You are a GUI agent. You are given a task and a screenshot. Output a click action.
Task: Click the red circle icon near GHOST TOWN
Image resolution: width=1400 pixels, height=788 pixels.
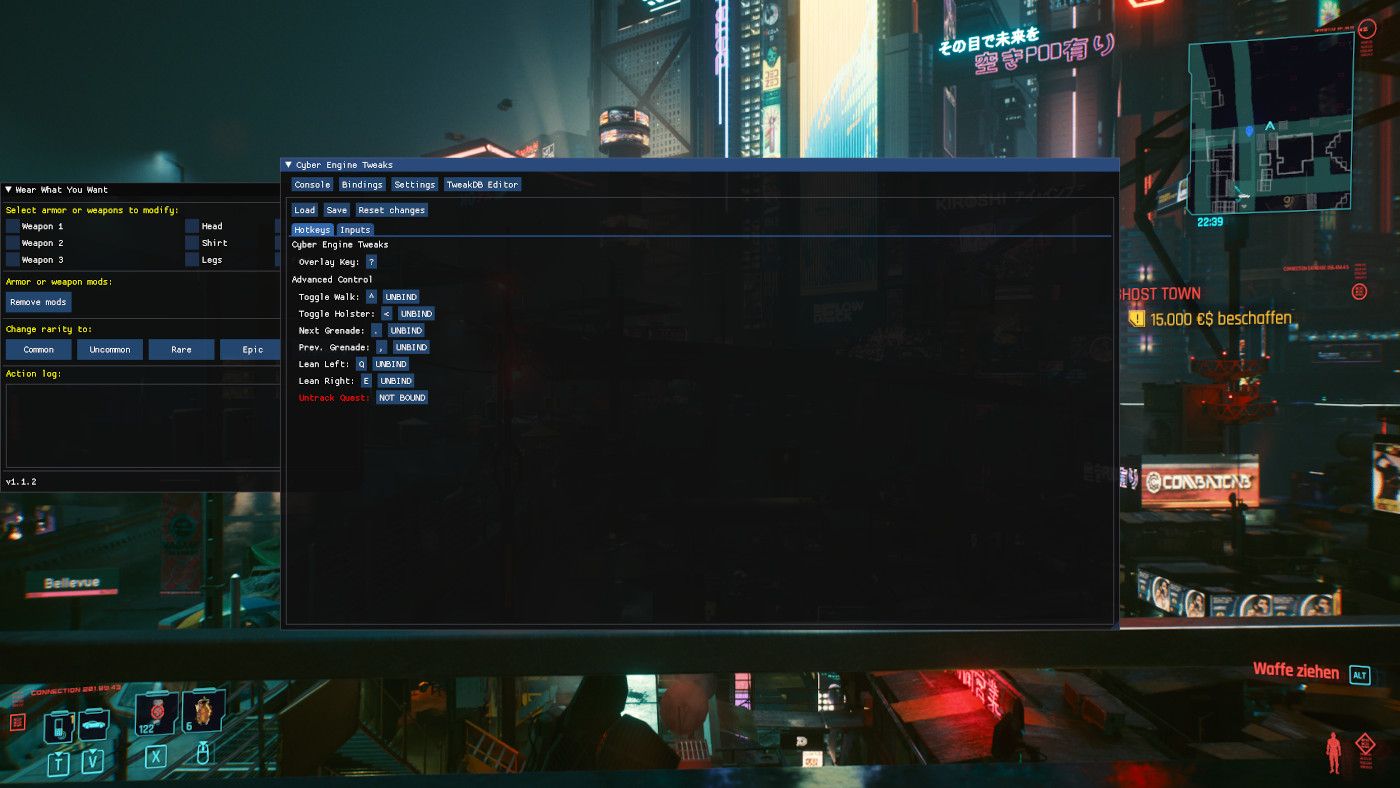coord(1360,290)
